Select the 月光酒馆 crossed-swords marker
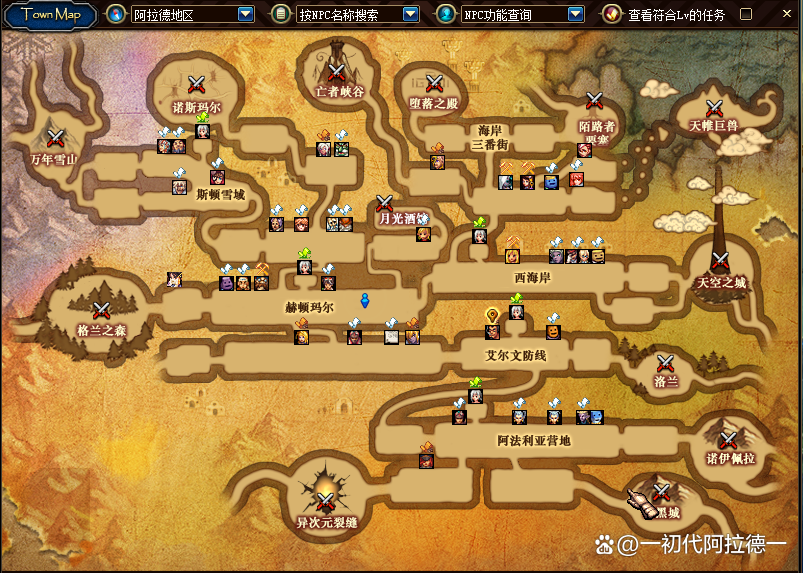 coord(385,203)
